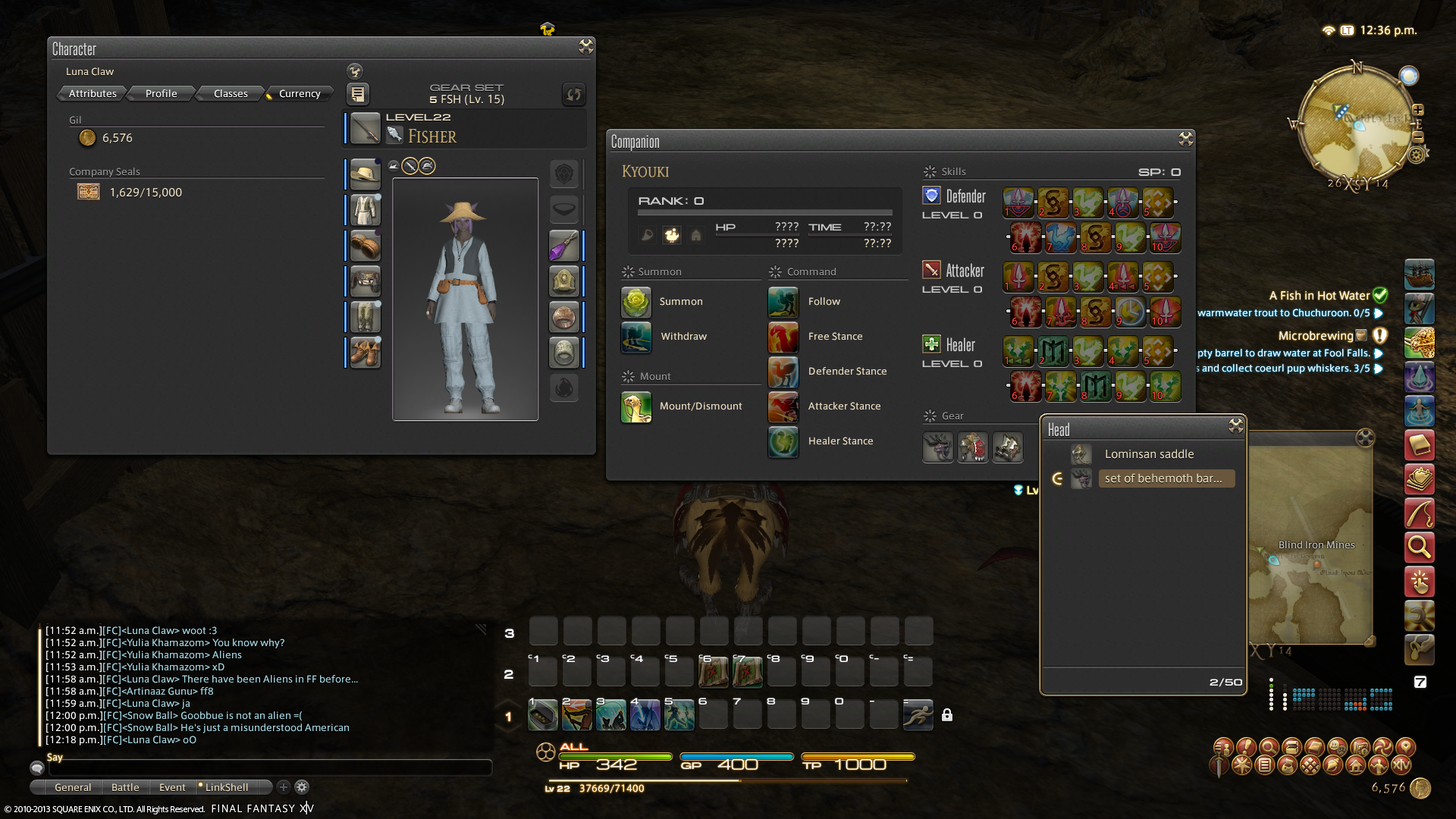Close the Head gear list

pos(1236,426)
